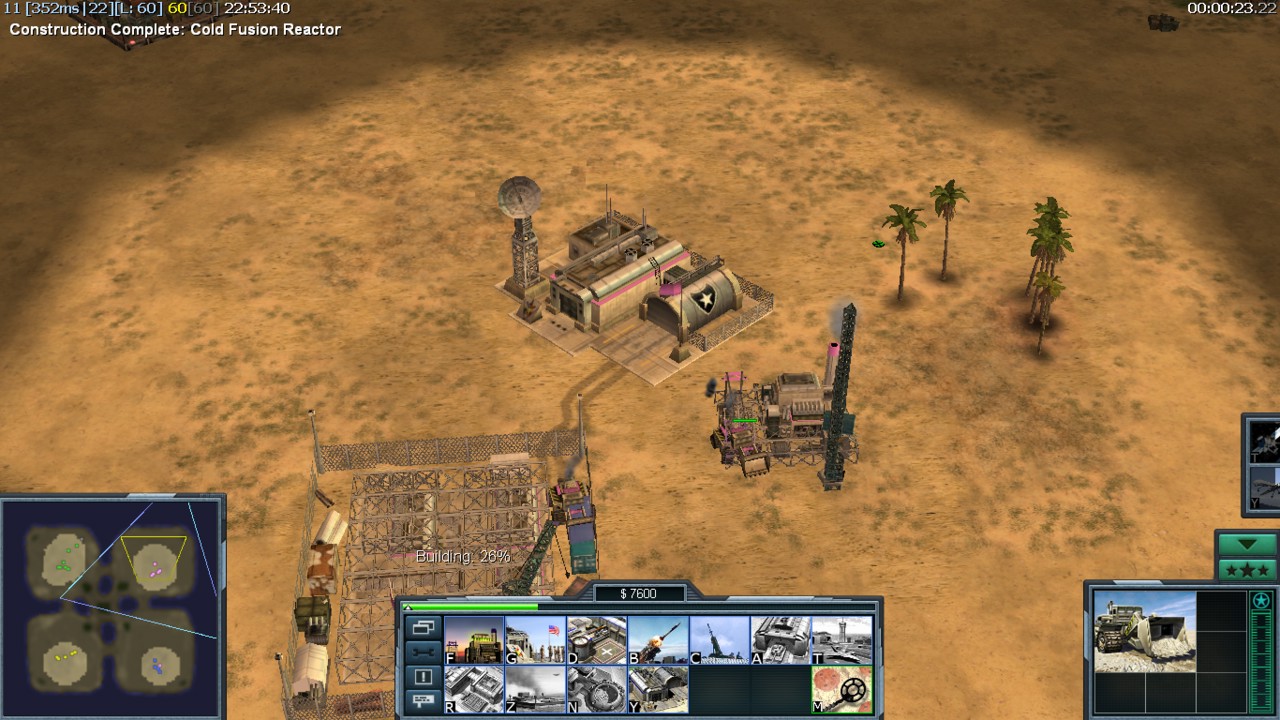The height and width of the screenshot is (720, 1280).
Task: Select the power plant build icon (F)
Action: click(474, 640)
